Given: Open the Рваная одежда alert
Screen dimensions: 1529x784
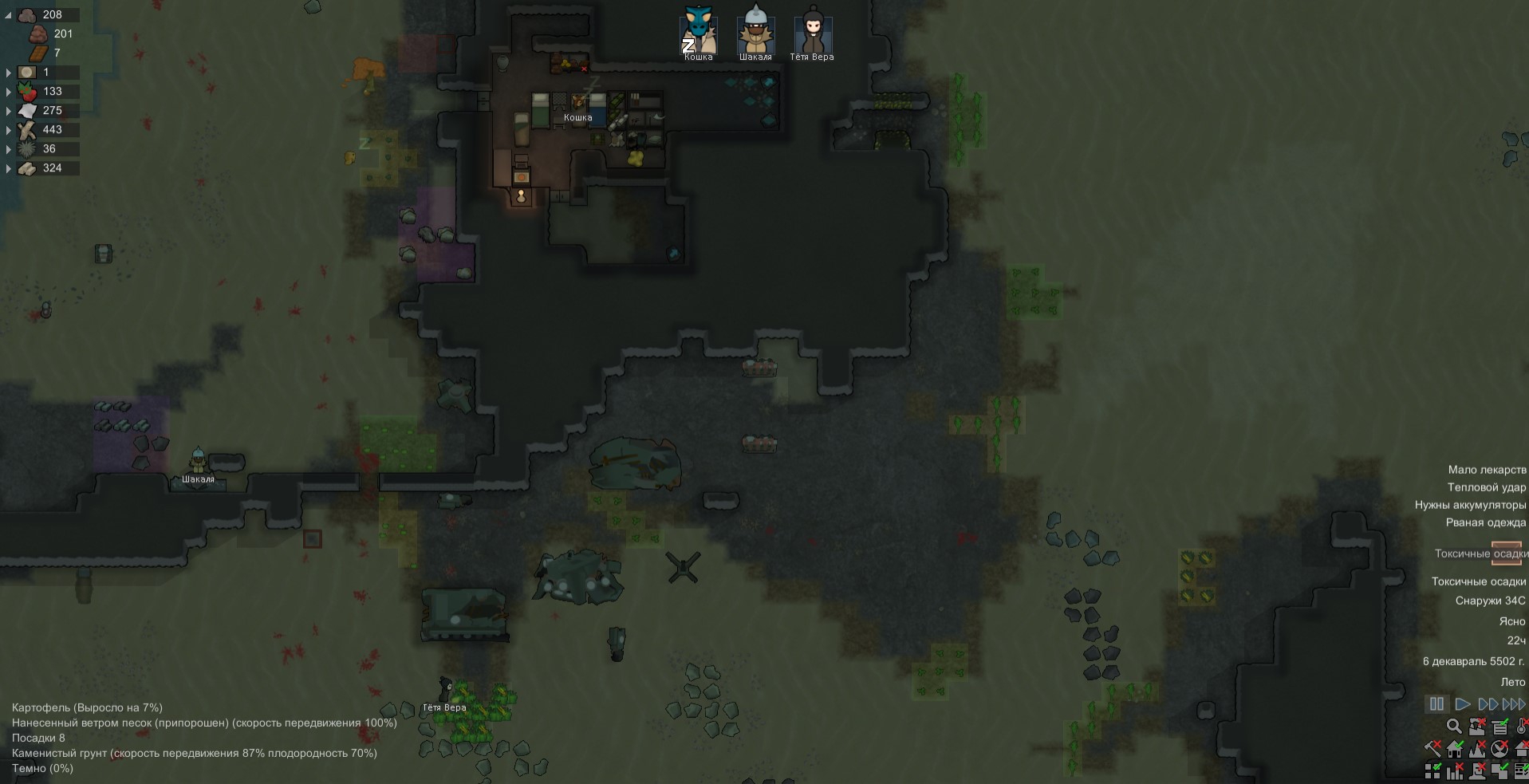Looking at the screenshot, I should (1485, 522).
